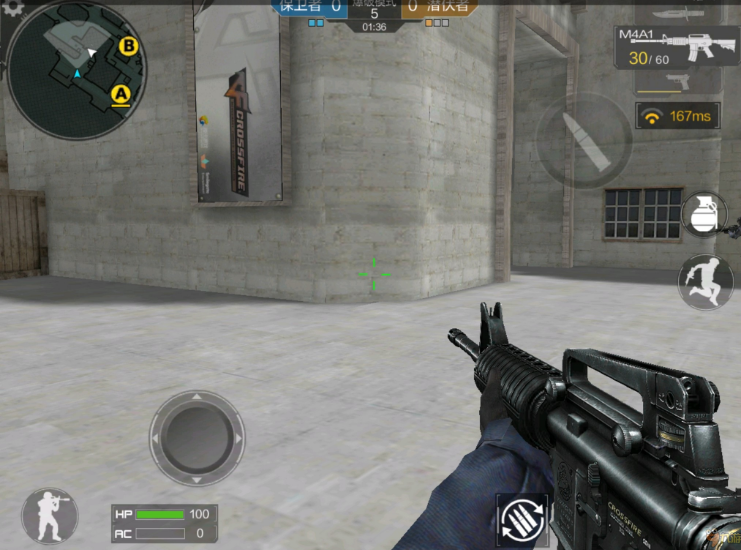
Task: Tap the bullets swap button
Action: [x=523, y=520]
